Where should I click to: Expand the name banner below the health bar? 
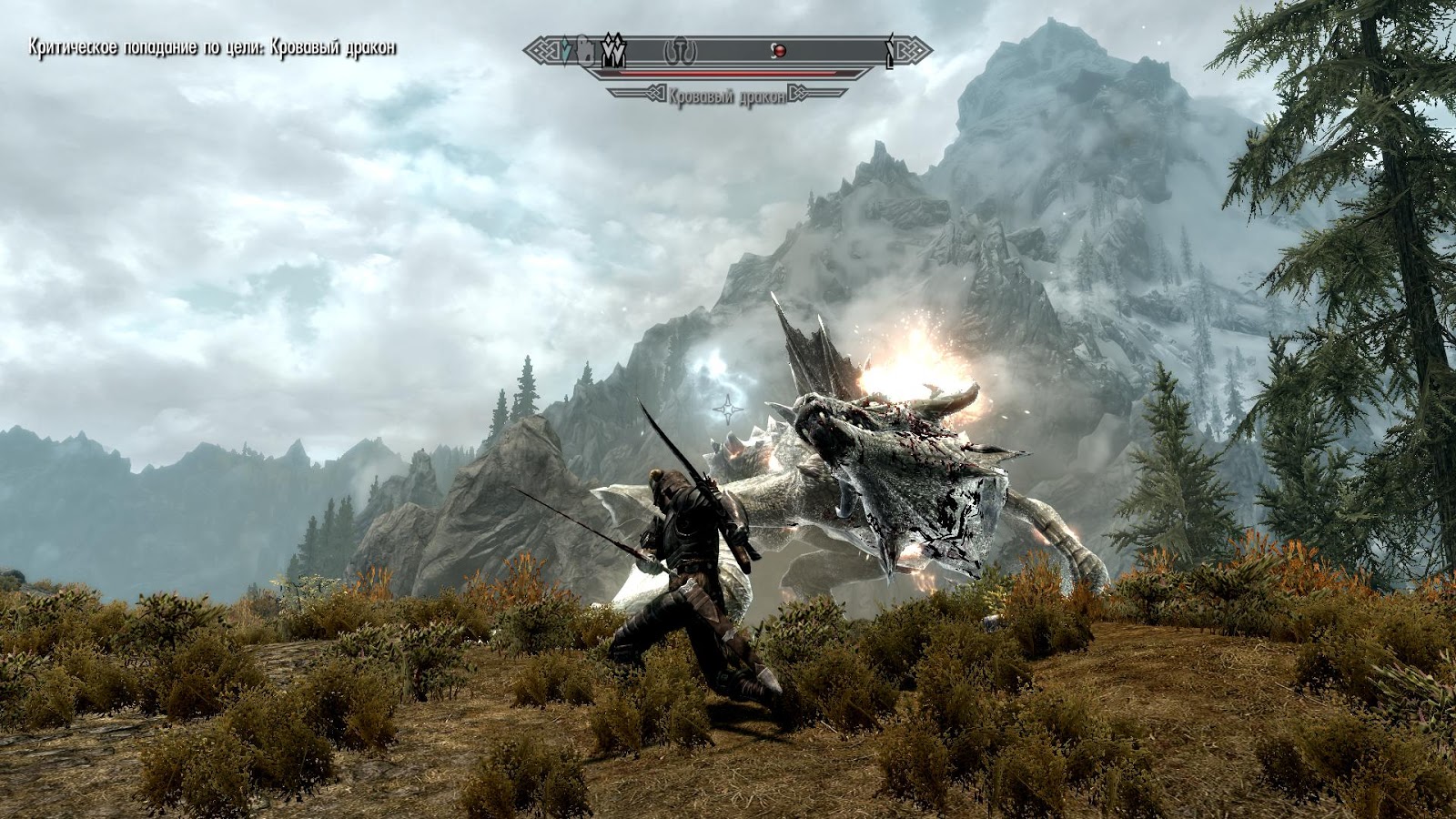(728, 92)
